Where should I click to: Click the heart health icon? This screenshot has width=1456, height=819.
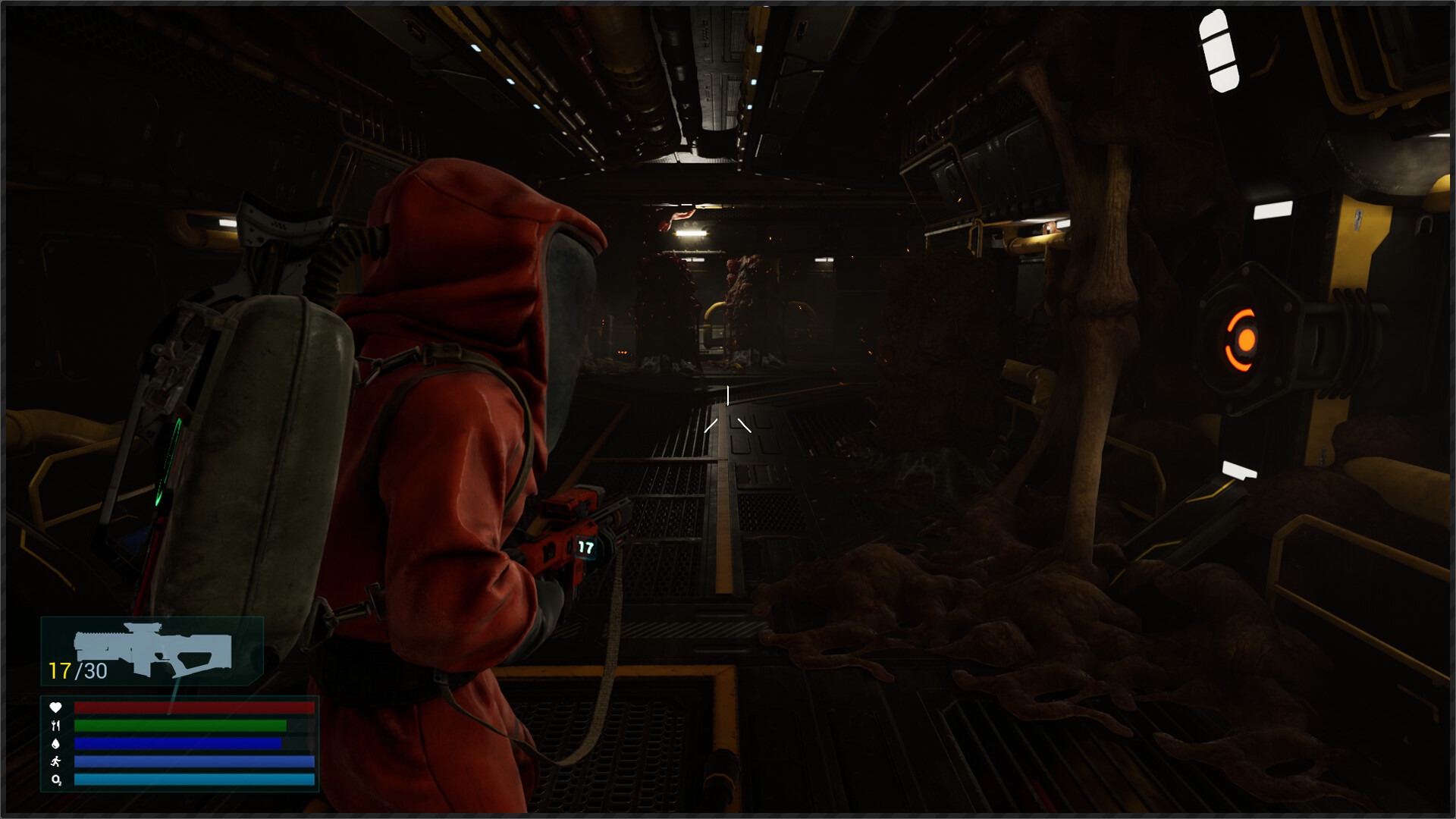coord(55,708)
